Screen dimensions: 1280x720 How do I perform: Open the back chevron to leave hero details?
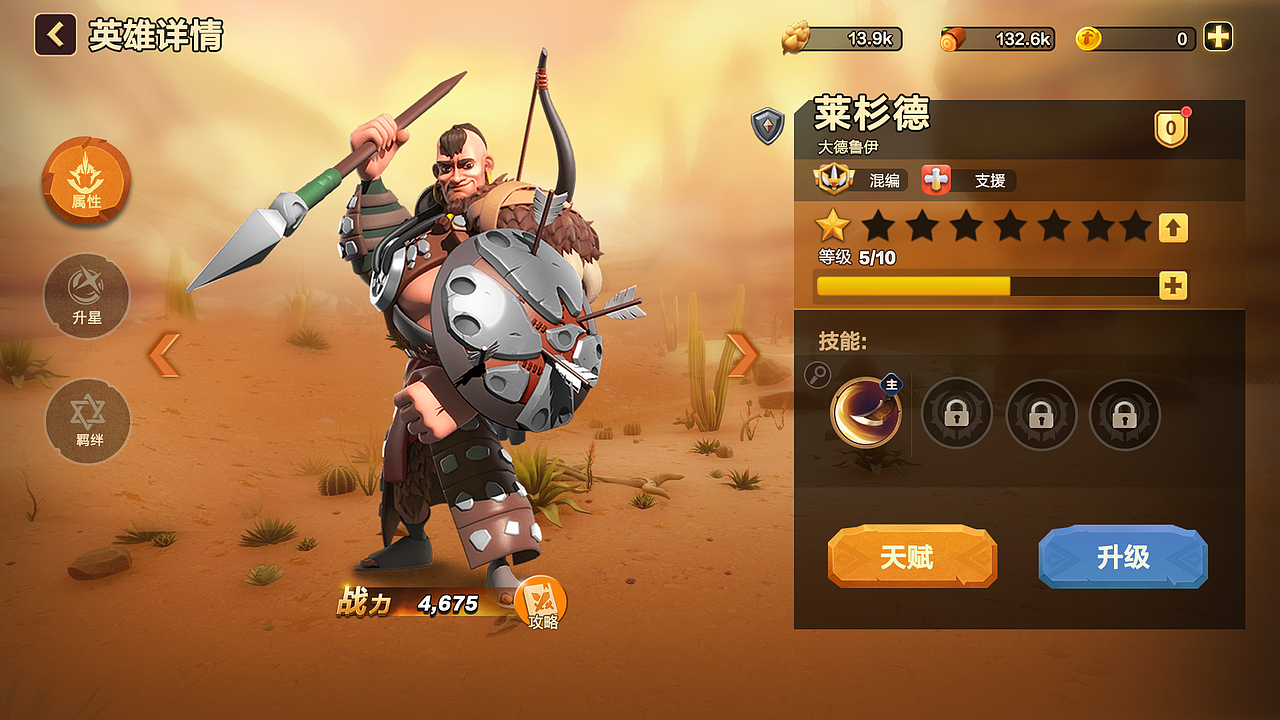point(53,35)
